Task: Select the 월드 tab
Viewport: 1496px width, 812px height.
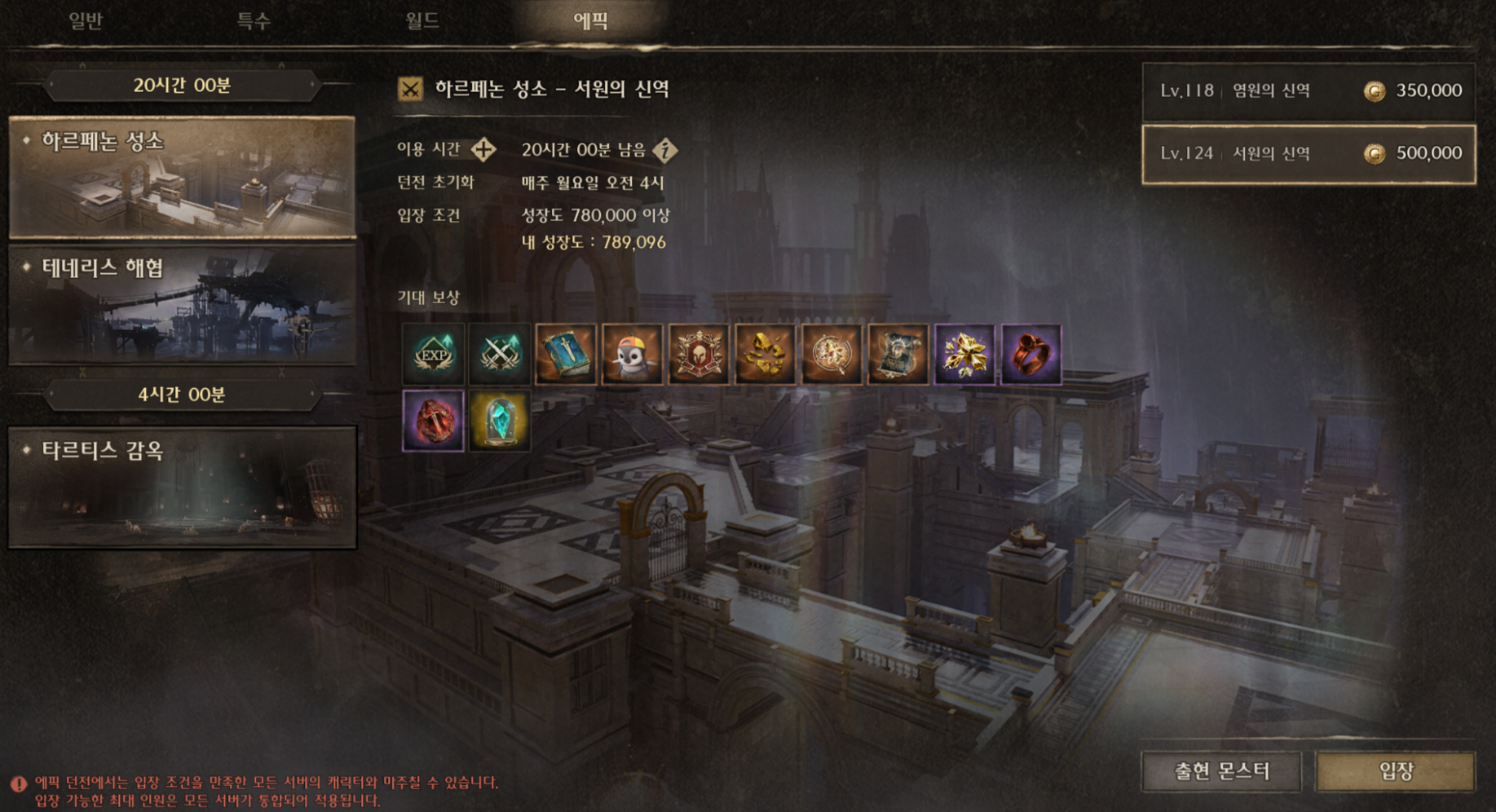Action: (x=422, y=20)
